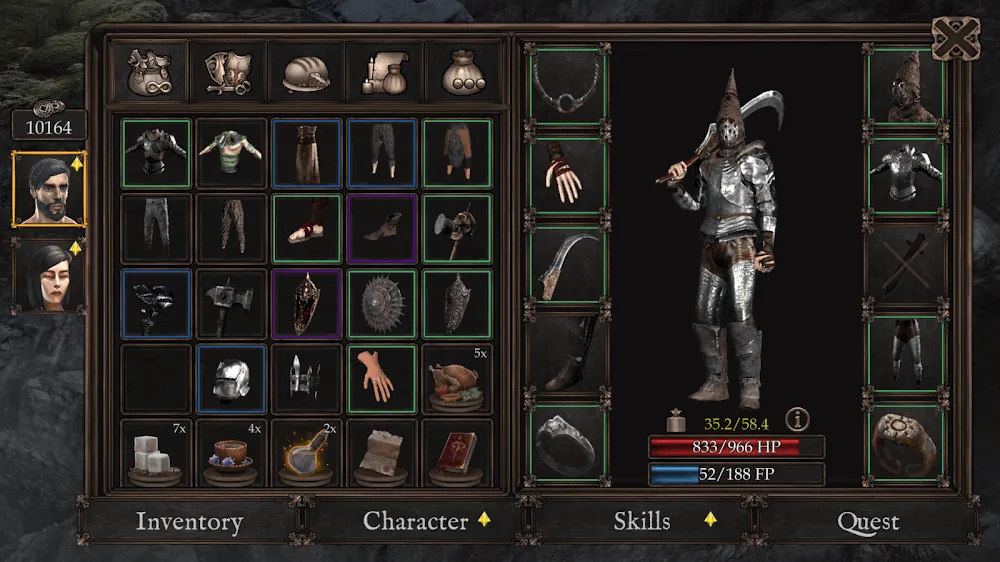Filter by the helmet category icon
The width and height of the screenshot is (1000, 562).
(307, 72)
